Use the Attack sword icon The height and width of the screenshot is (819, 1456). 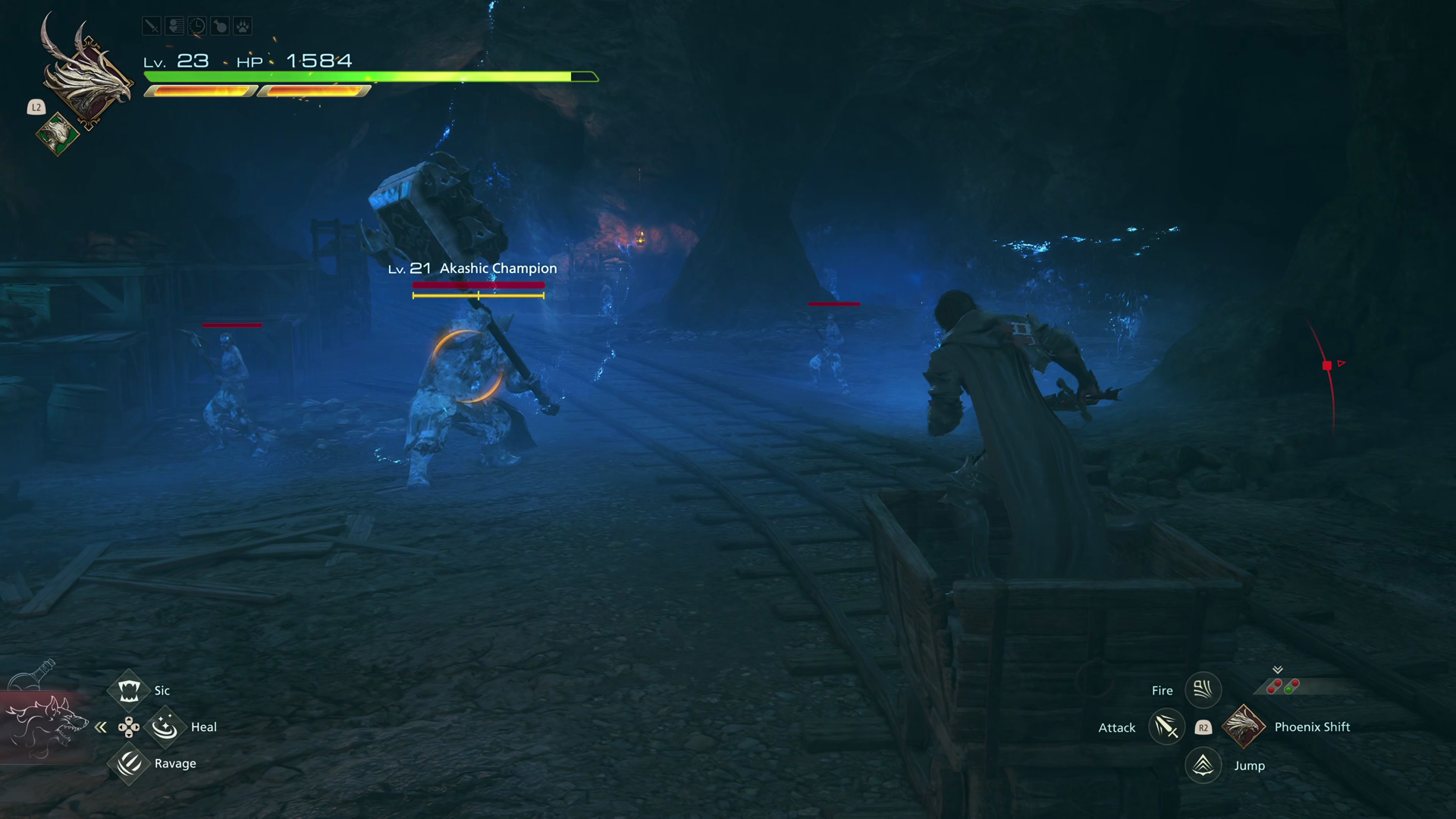(x=1166, y=727)
